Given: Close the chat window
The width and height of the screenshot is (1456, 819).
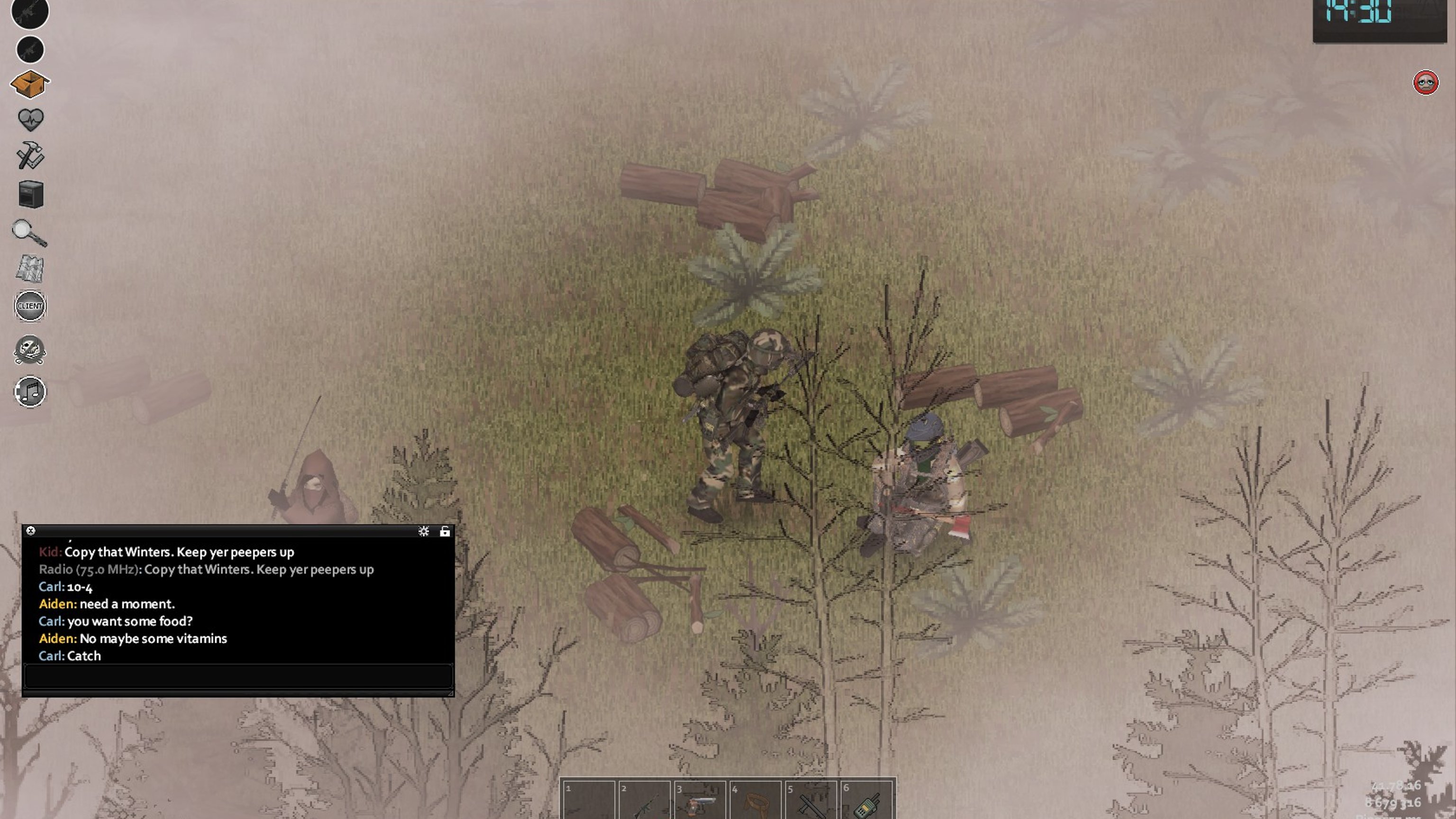Looking at the screenshot, I should point(31,531).
